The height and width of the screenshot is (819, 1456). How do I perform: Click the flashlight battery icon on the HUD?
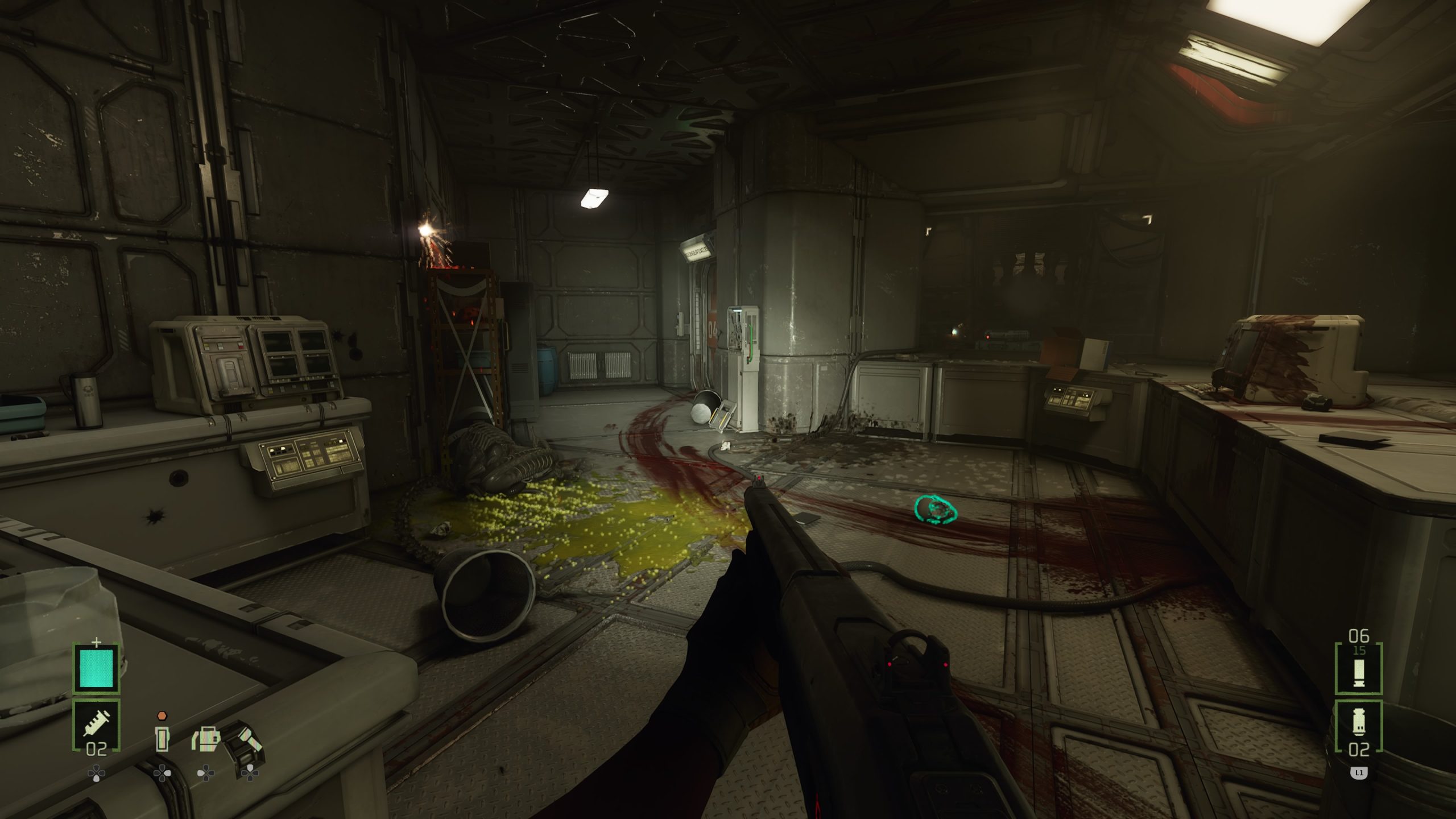point(162,738)
